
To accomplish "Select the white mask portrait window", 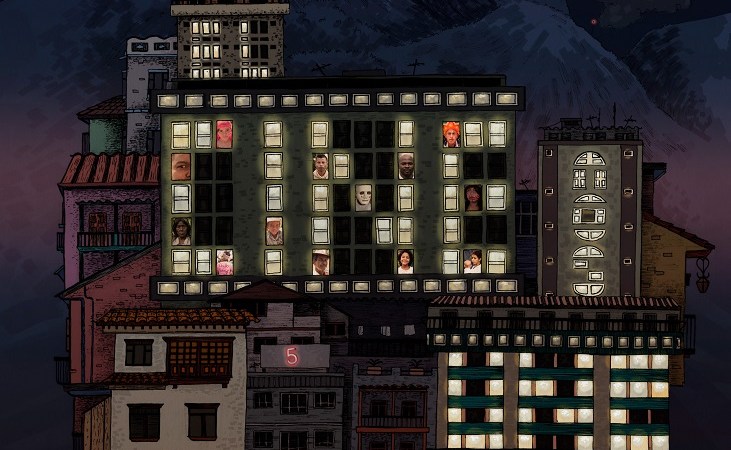I will pos(363,196).
